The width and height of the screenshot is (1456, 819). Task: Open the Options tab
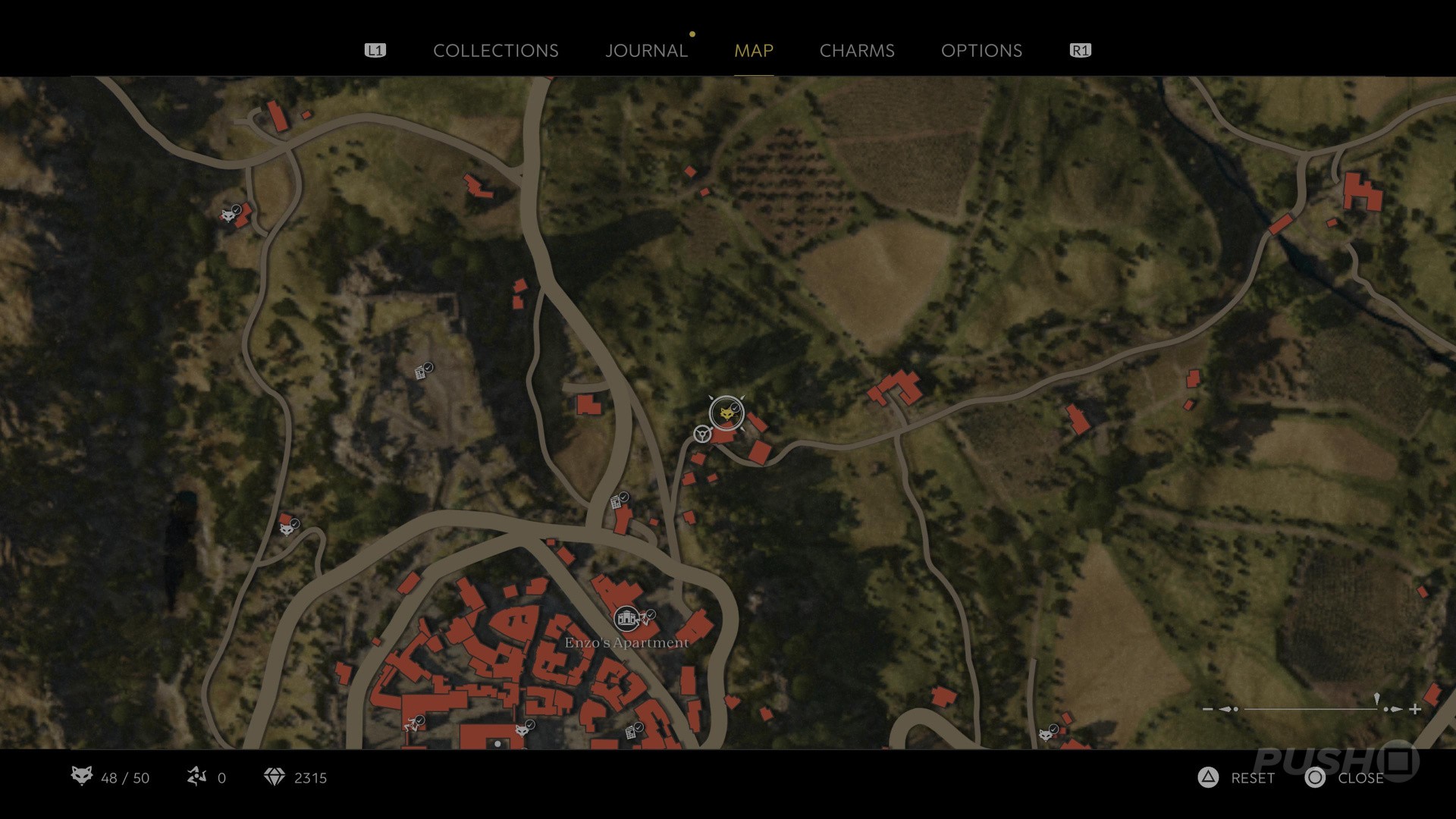click(981, 51)
